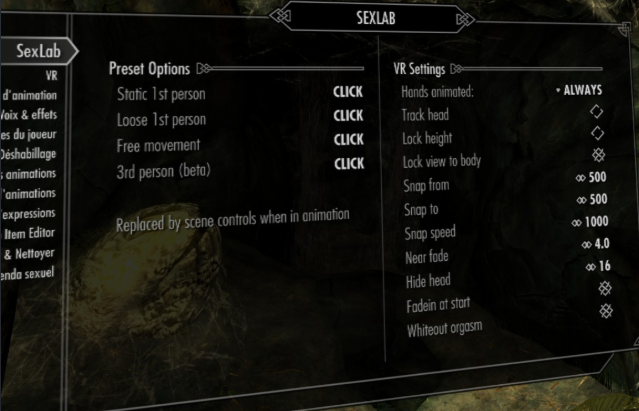Choose the Free movement preset

pyautogui.click(x=348, y=140)
